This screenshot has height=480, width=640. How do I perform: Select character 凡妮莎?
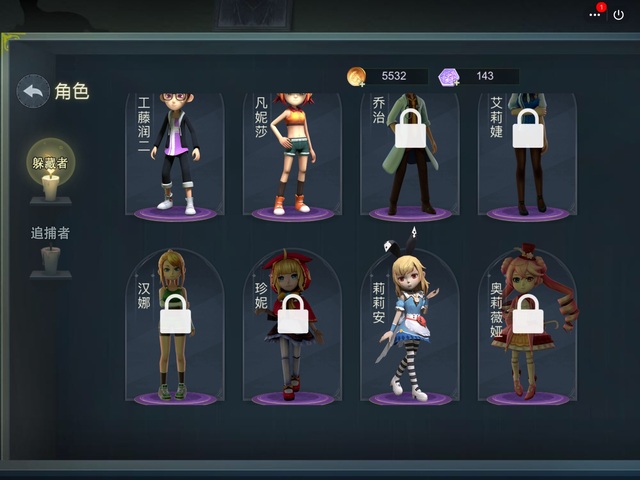[x=293, y=155]
